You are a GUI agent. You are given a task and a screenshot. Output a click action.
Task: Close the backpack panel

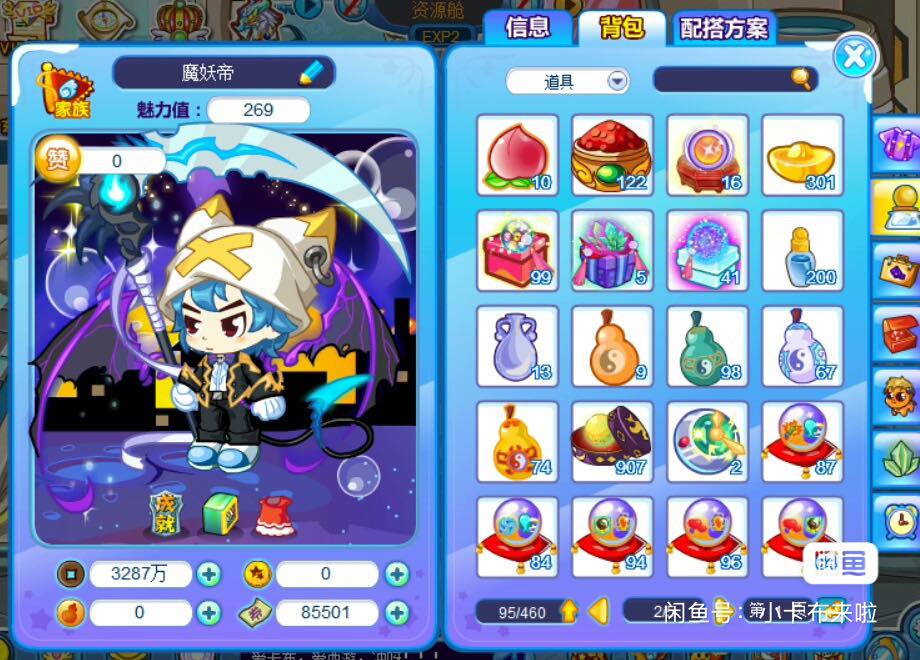pyautogui.click(x=853, y=56)
